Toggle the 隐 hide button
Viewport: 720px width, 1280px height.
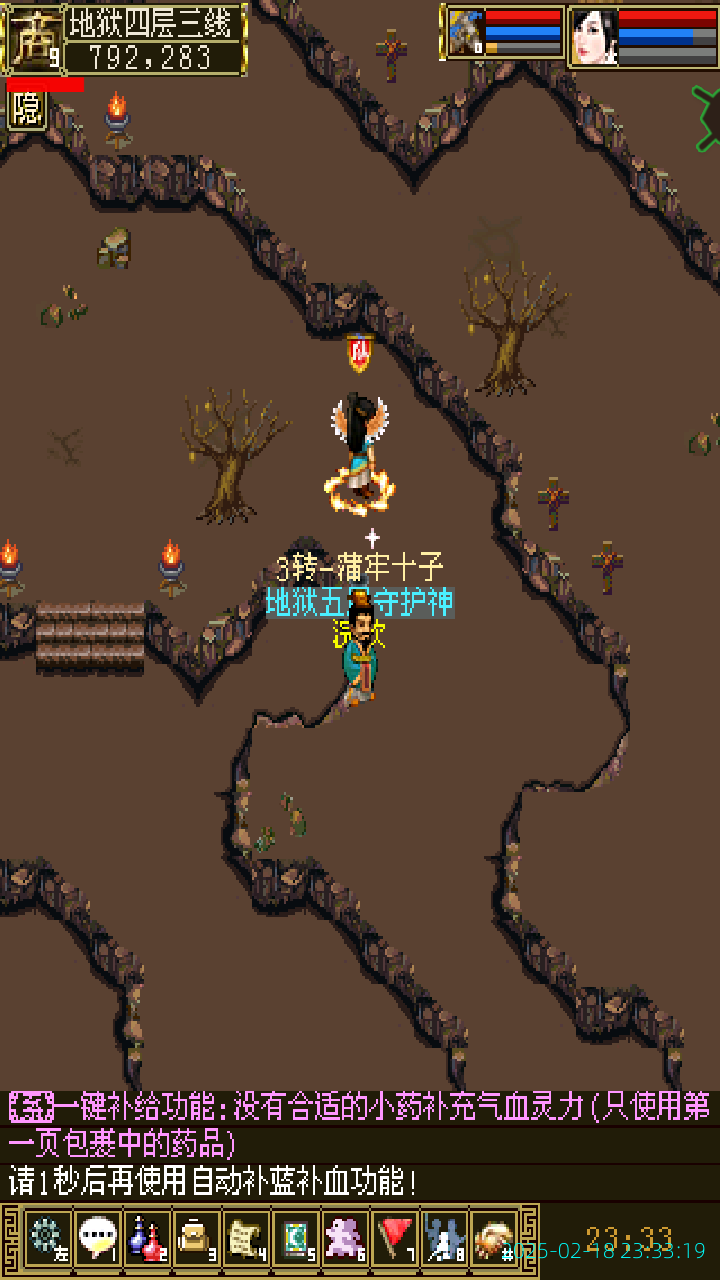click(27, 110)
